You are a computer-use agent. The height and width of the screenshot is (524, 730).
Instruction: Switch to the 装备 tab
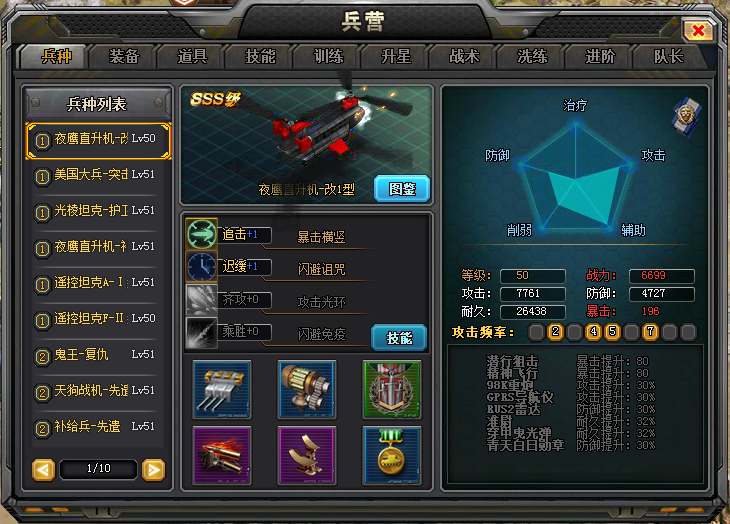pyautogui.click(x=124, y=56)
